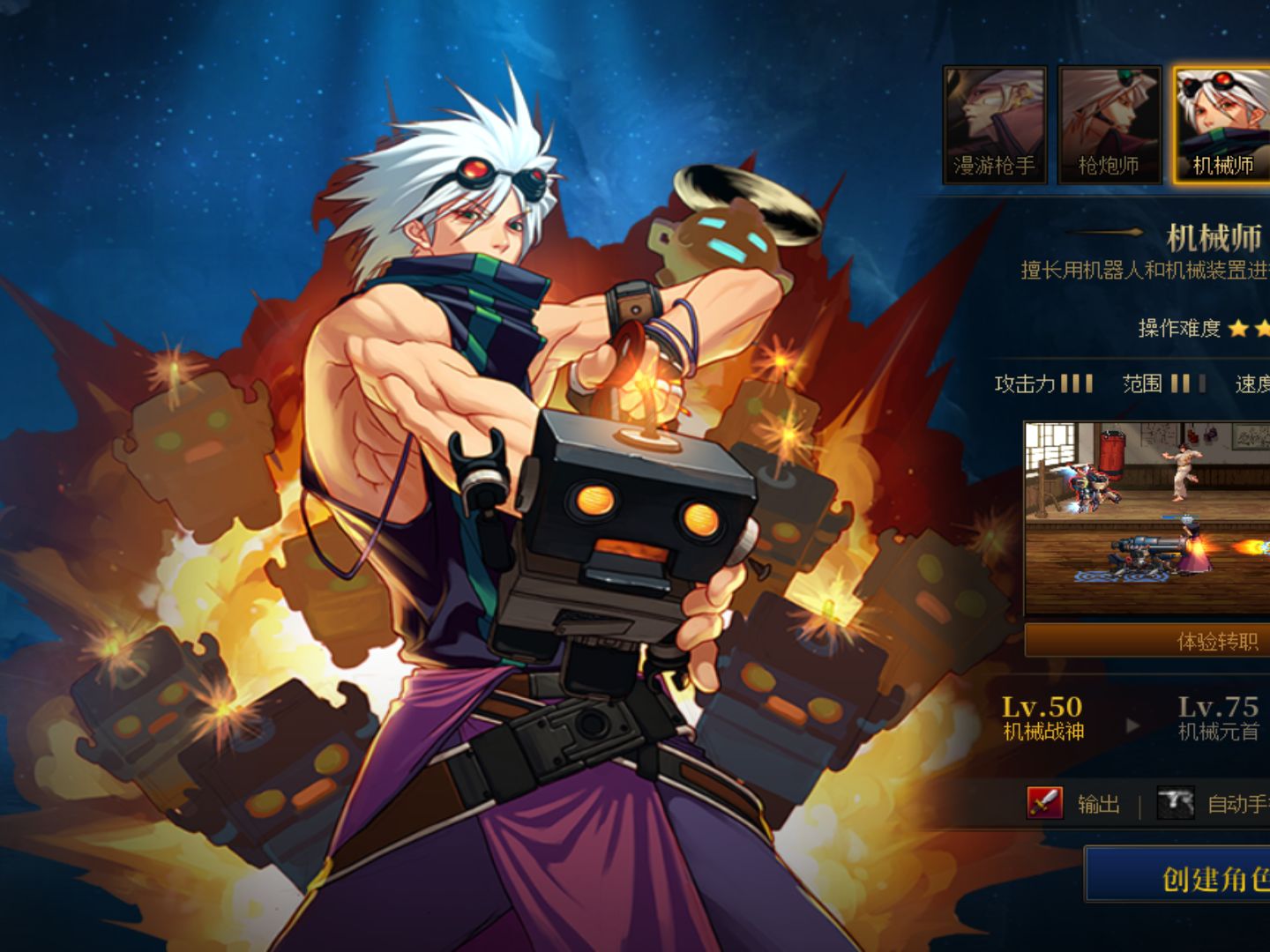
Task: Show the Lv.50 机械战神 awakening
Action: tap(1042, 718)
